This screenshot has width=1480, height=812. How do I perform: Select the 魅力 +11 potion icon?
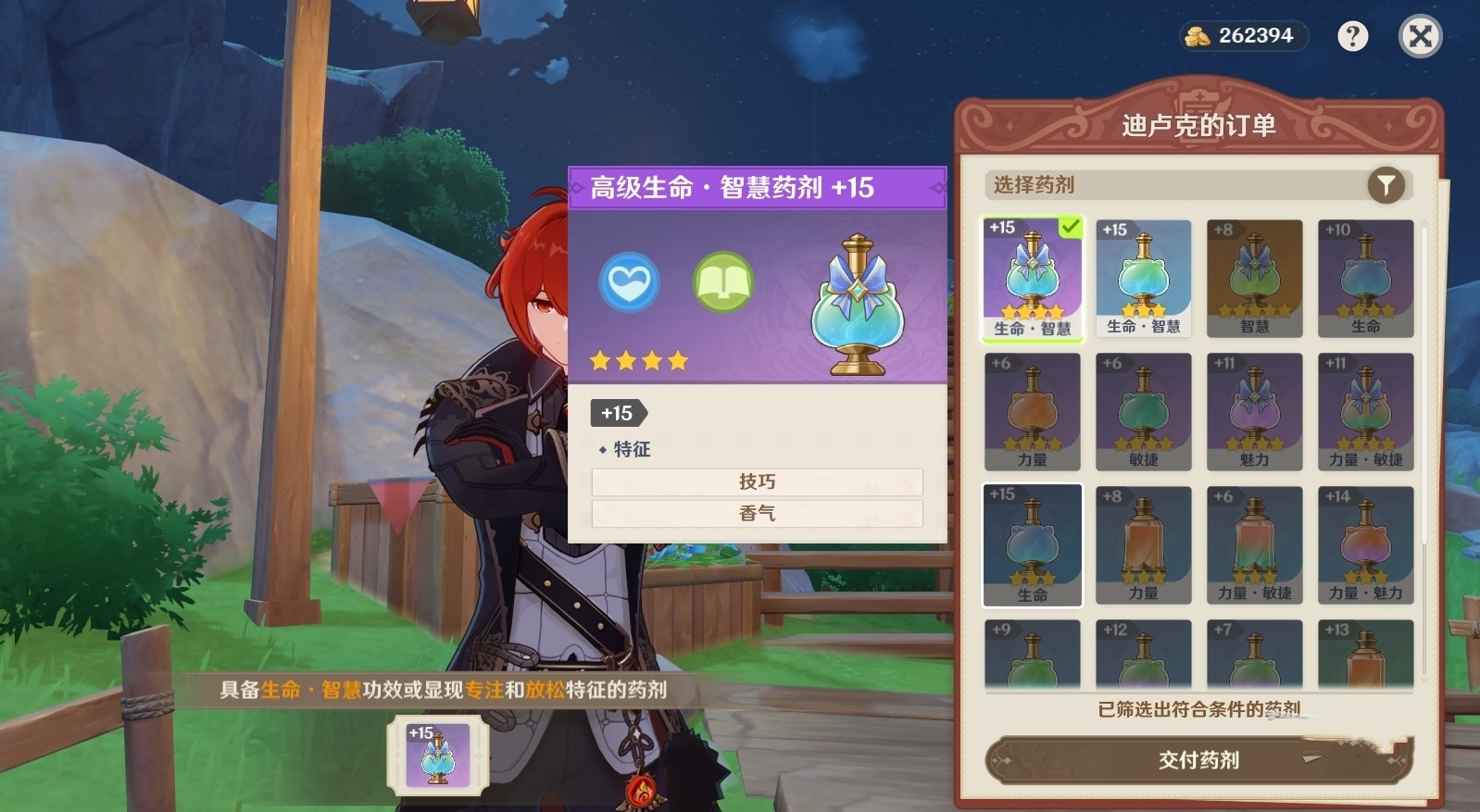click(x=1254, y=409)
